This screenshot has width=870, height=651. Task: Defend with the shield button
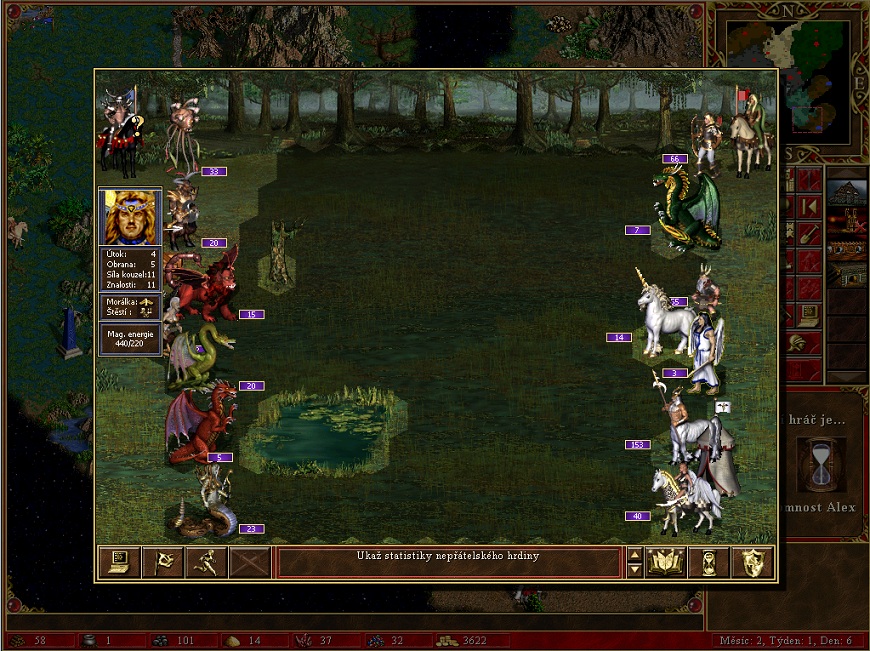point(753,563)
